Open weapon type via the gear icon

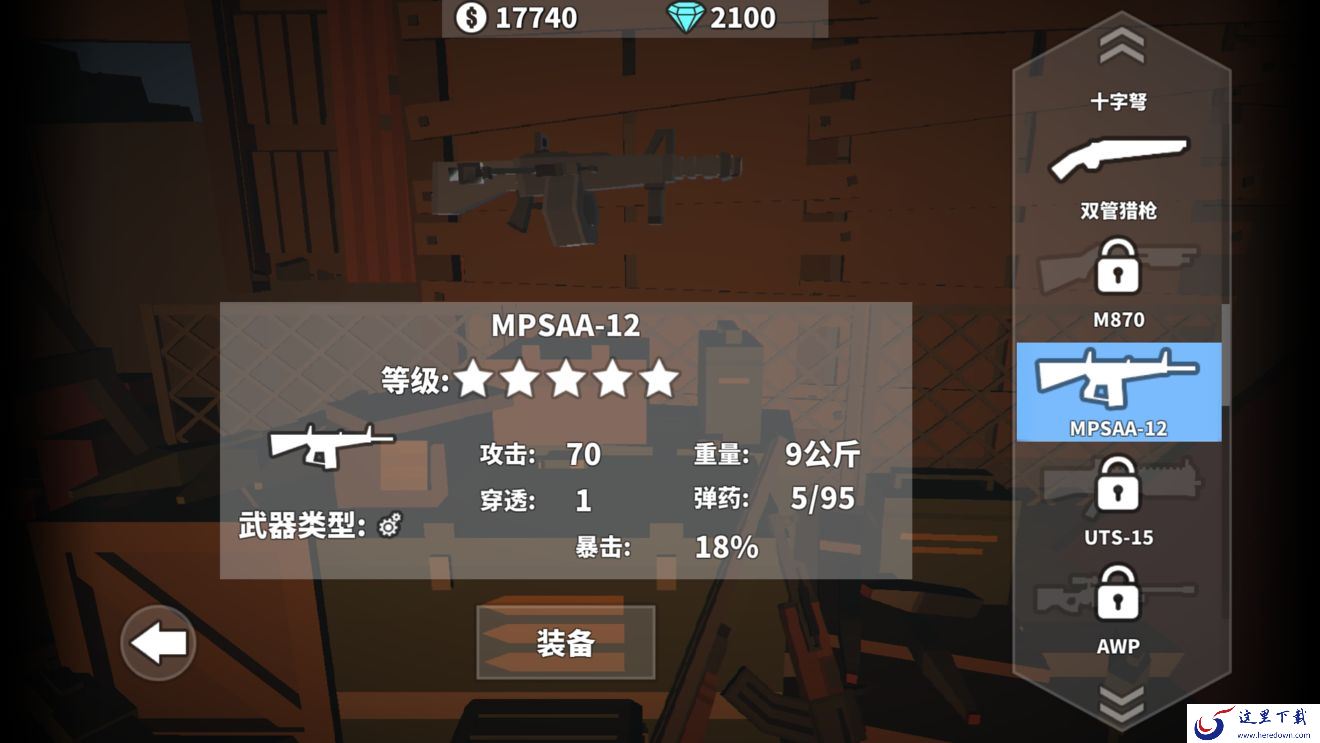tap(390, 523)
